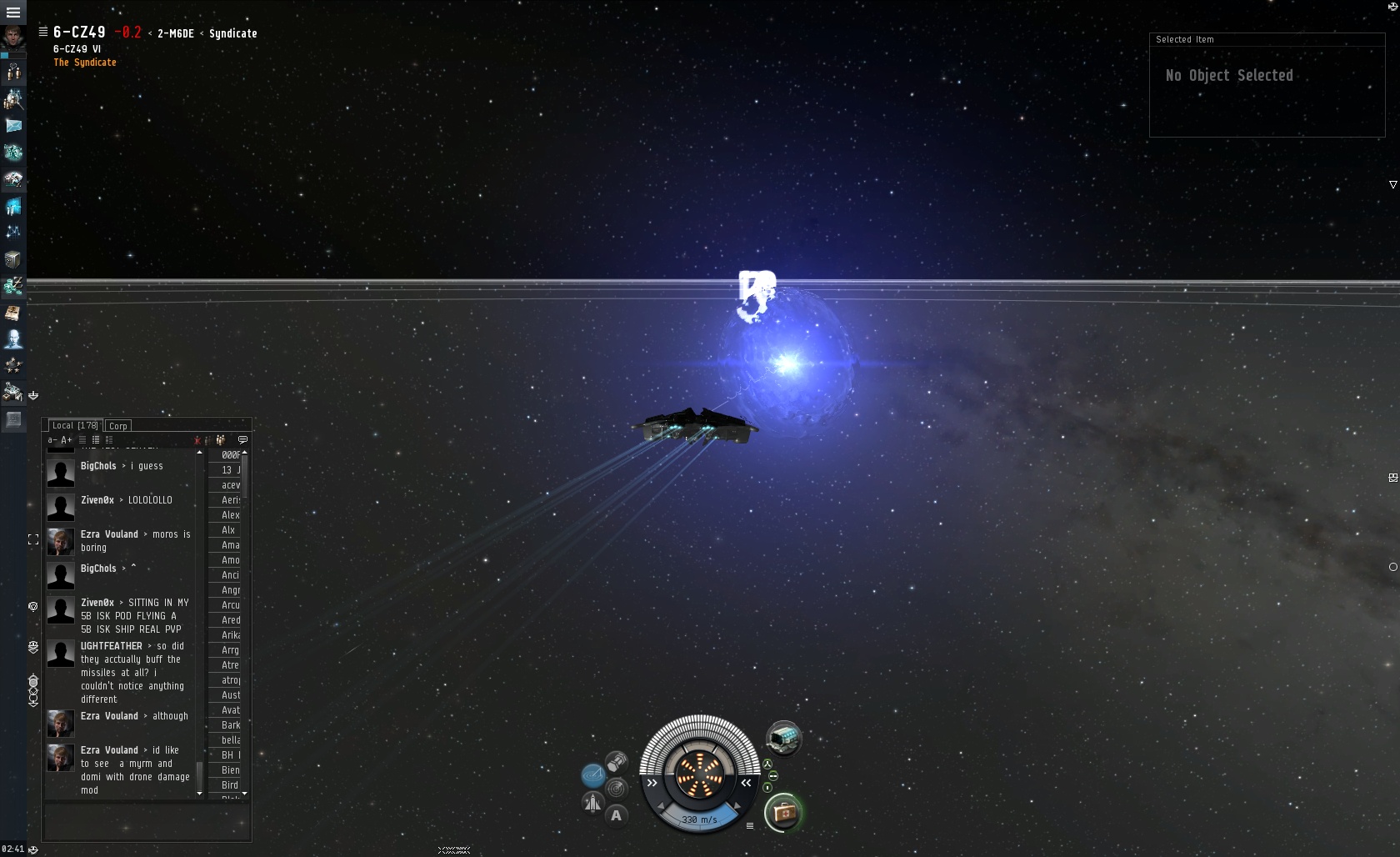1400x857 pixels.
Task: Increase chat font size with A+
Action: click(67, 440)
